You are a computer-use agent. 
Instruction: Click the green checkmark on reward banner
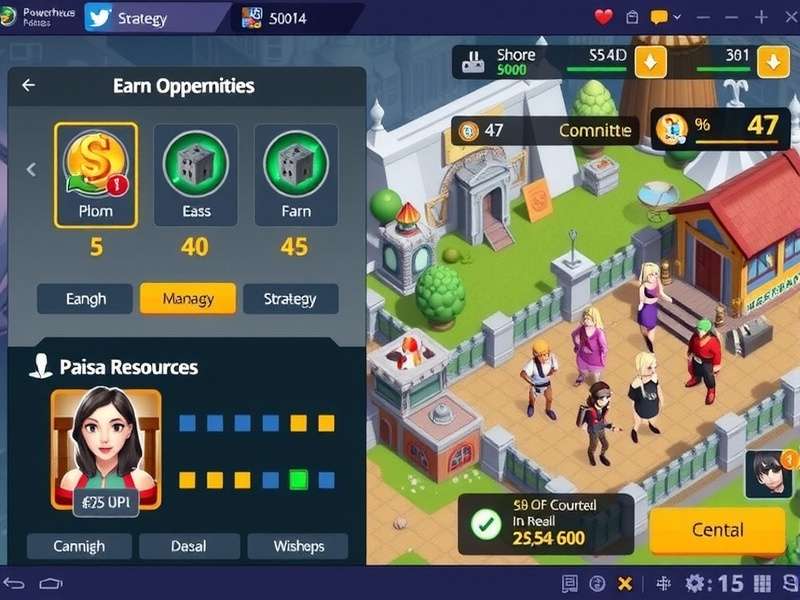tap(486, 524)
